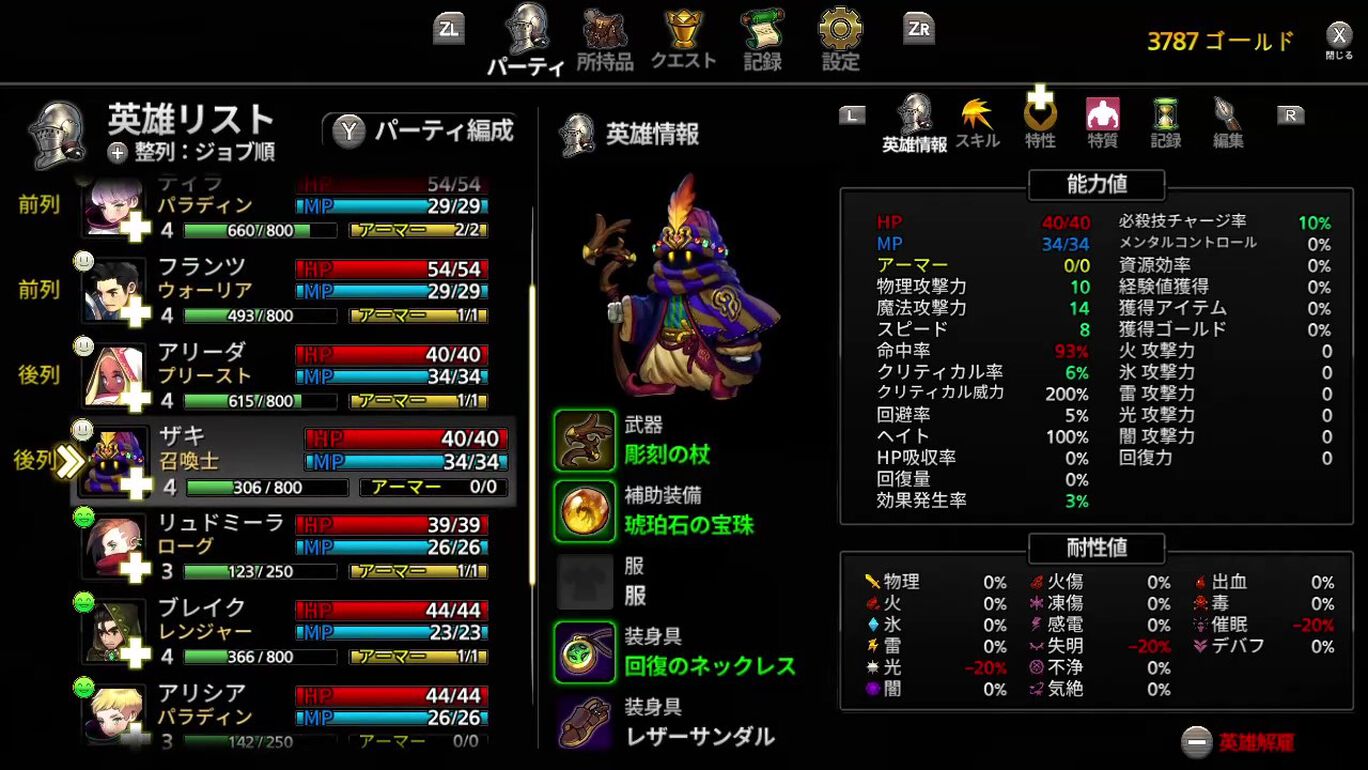Open the 記録 scroll tab
Image resolution: width=1368 pixels, height=770 pixels.
[762, 40]
